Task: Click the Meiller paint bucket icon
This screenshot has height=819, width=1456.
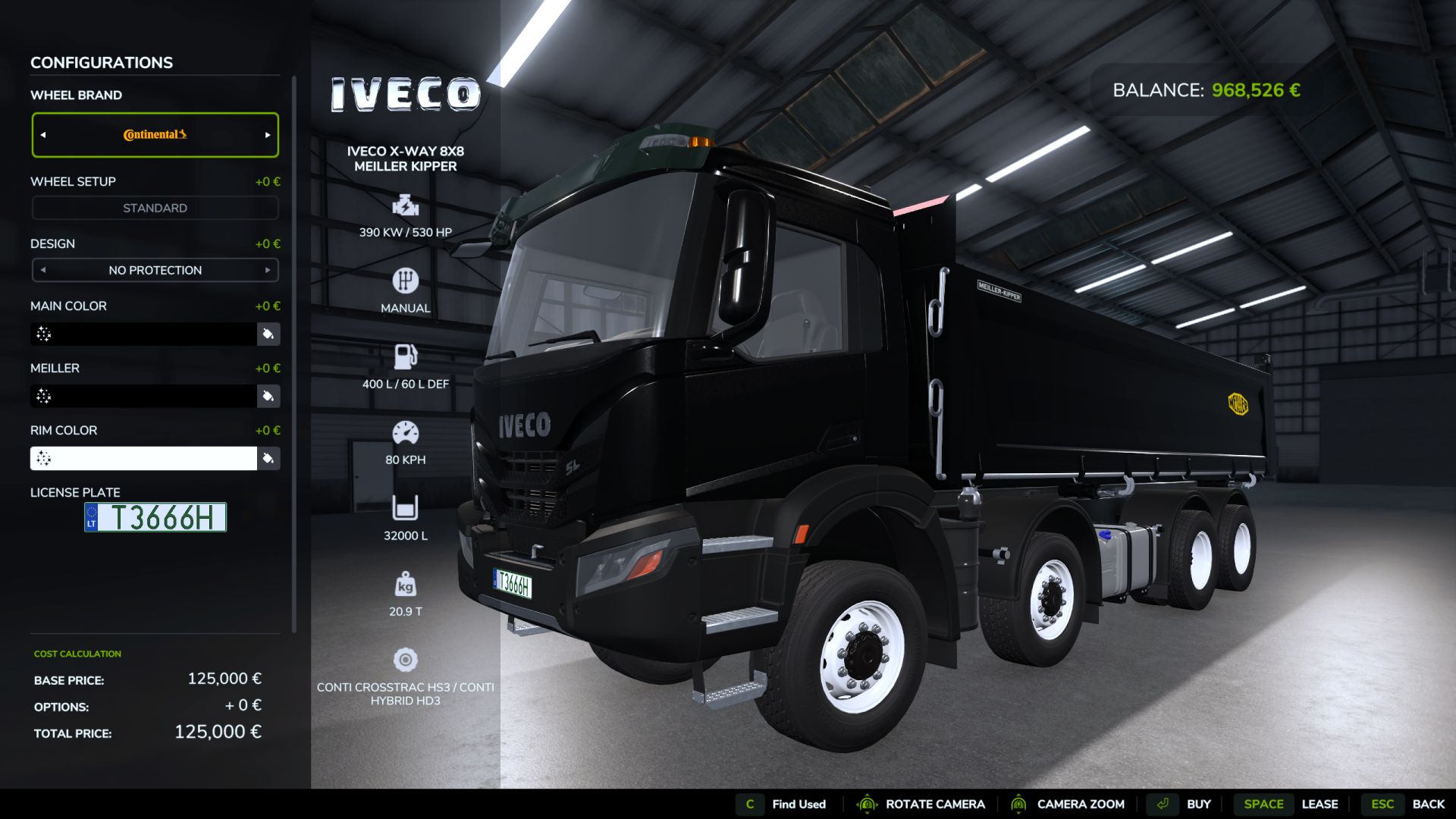Action: (268, 396)
